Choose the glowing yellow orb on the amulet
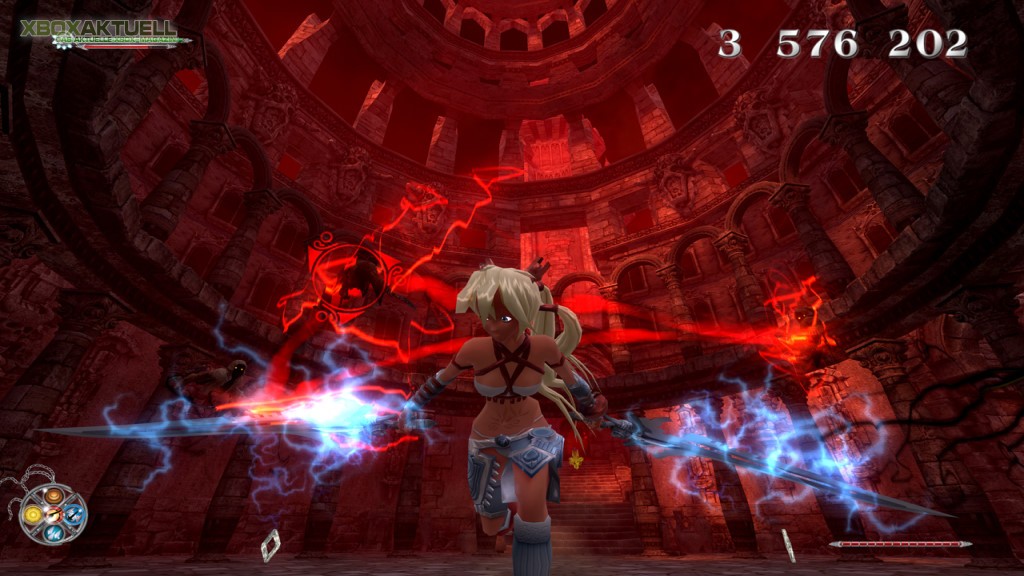This screenshot has width=1024, height=576. [33, 514]
